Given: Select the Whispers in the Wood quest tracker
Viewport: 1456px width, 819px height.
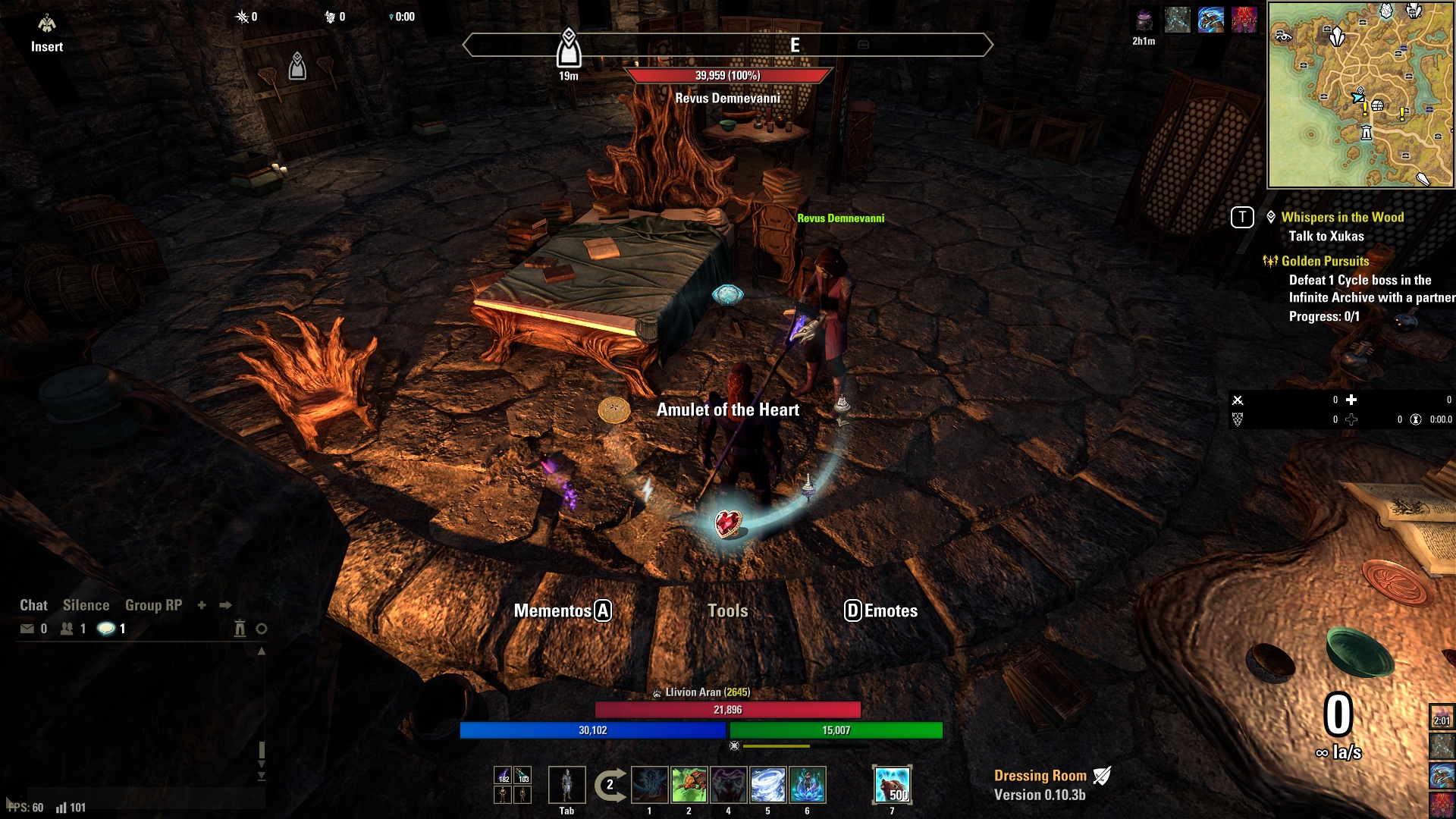Looking at the screenshot, I should (1342, 217).
